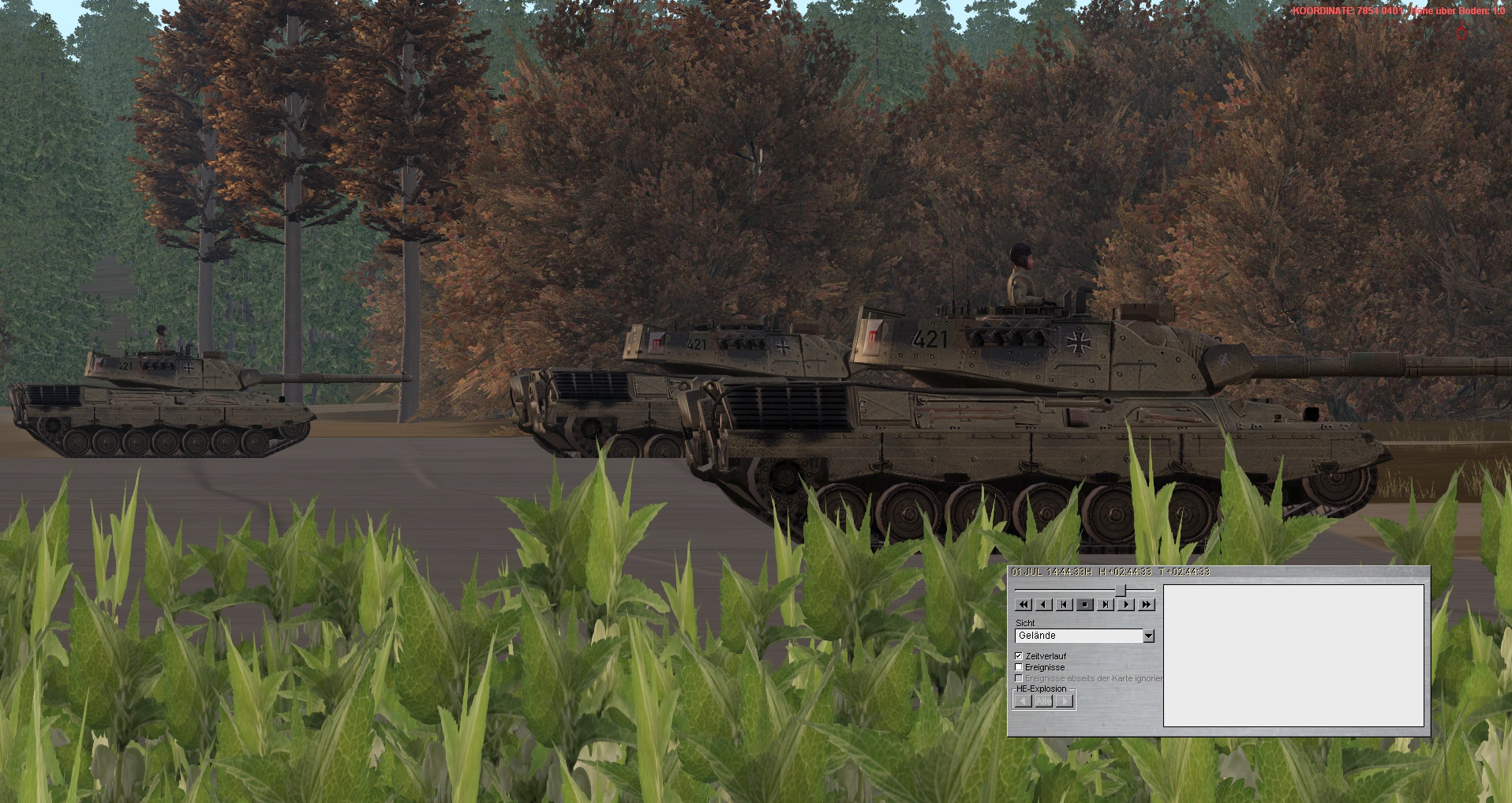Viewport: 1512px width, 803px height.
Task: Step forward to next frame
Action: coord(1106,605)
